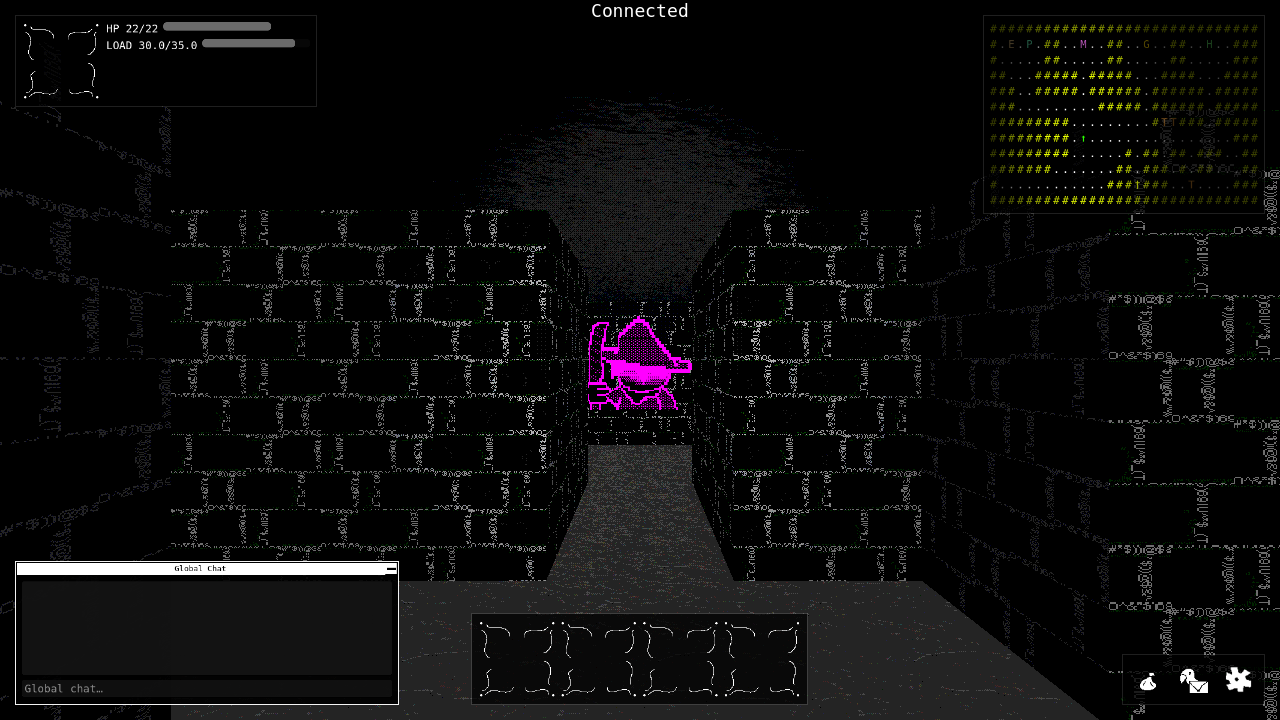Click the magenta creature in the corridor
The height and width of the screenshot is (720, 1280).
639,365
